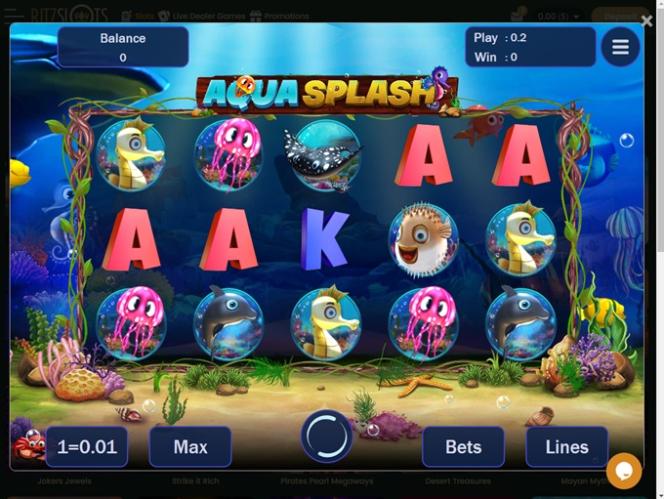Open the Bets options
Image resolution: width=664 pixels, height=499 pixels.
point(463,447)
